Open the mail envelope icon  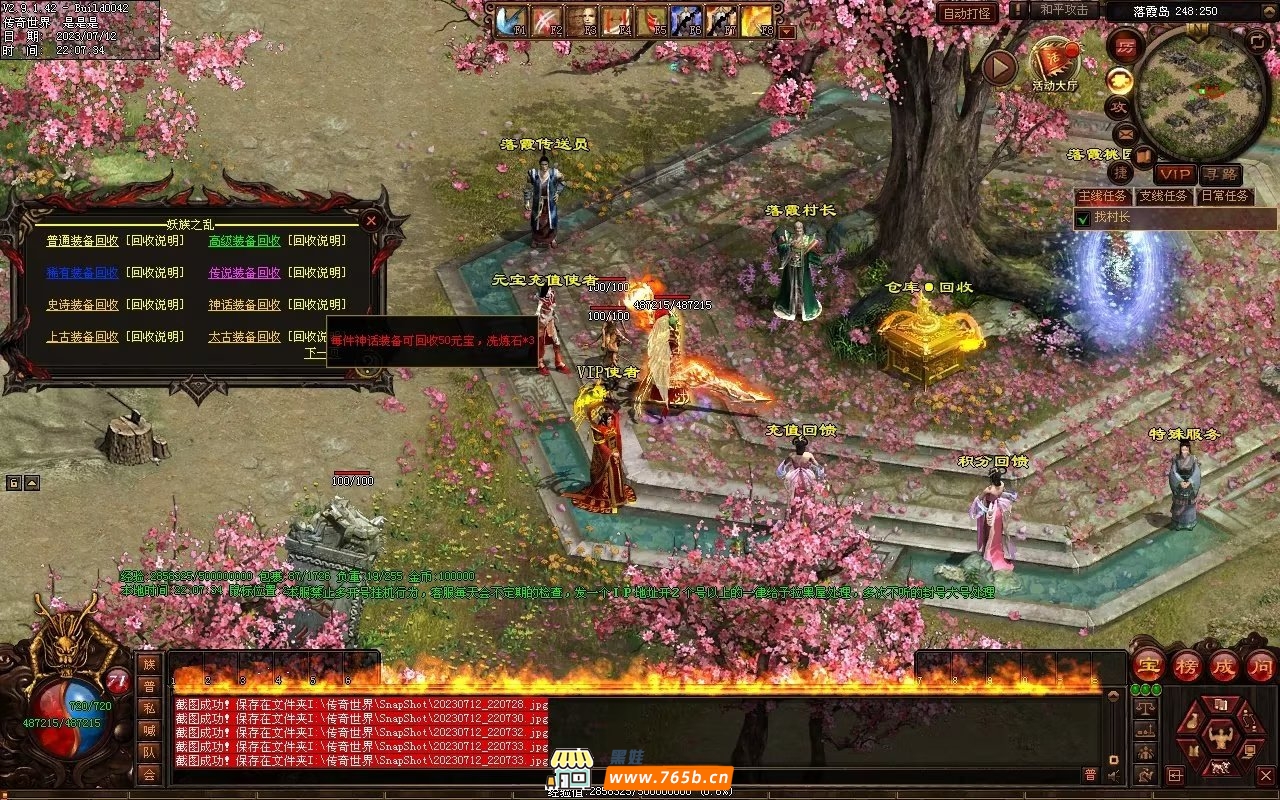coord(1124,133)
